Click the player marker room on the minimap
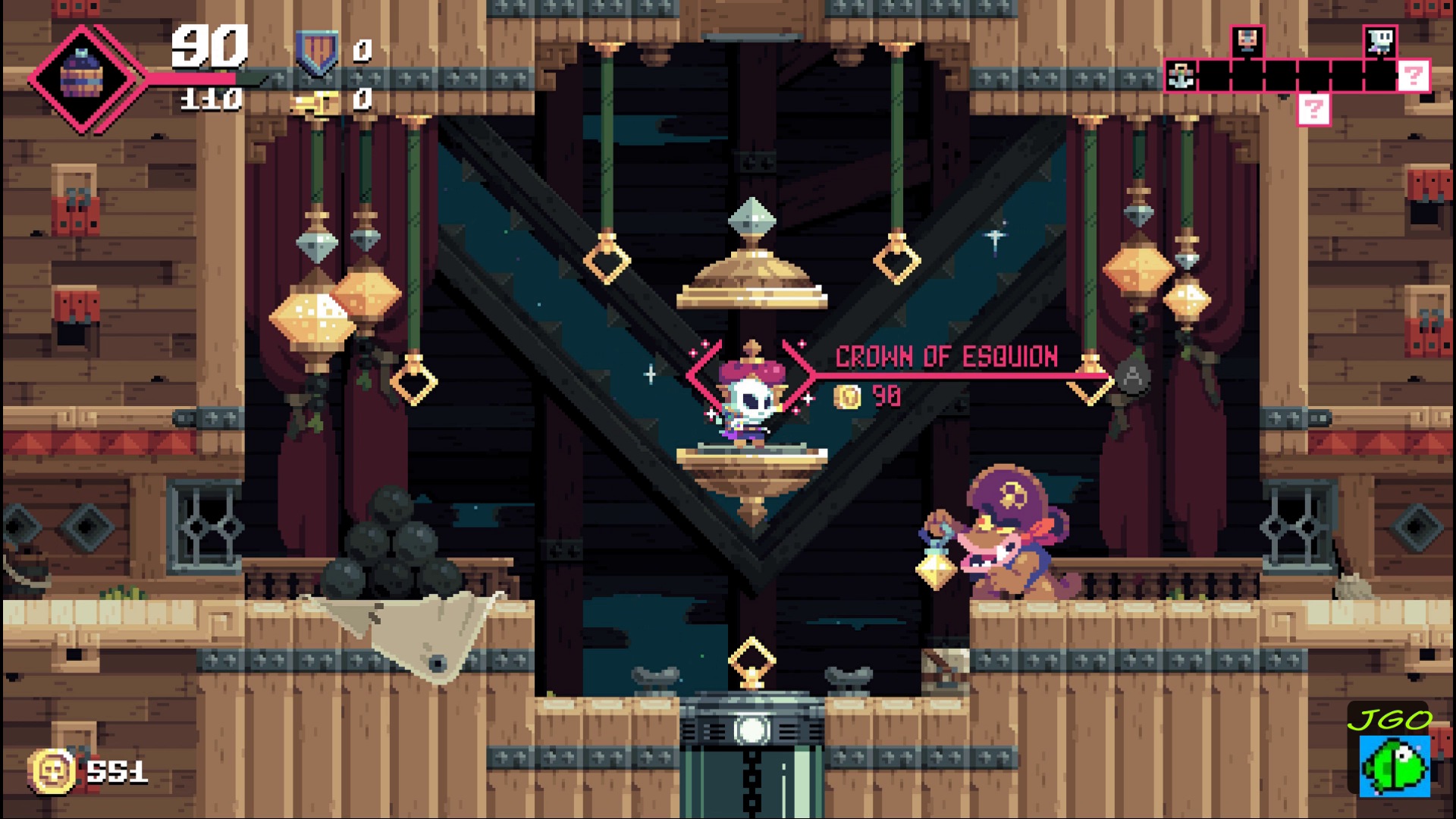The height and width of the screenshot is (819, 1456). (x=1380, y=41)
